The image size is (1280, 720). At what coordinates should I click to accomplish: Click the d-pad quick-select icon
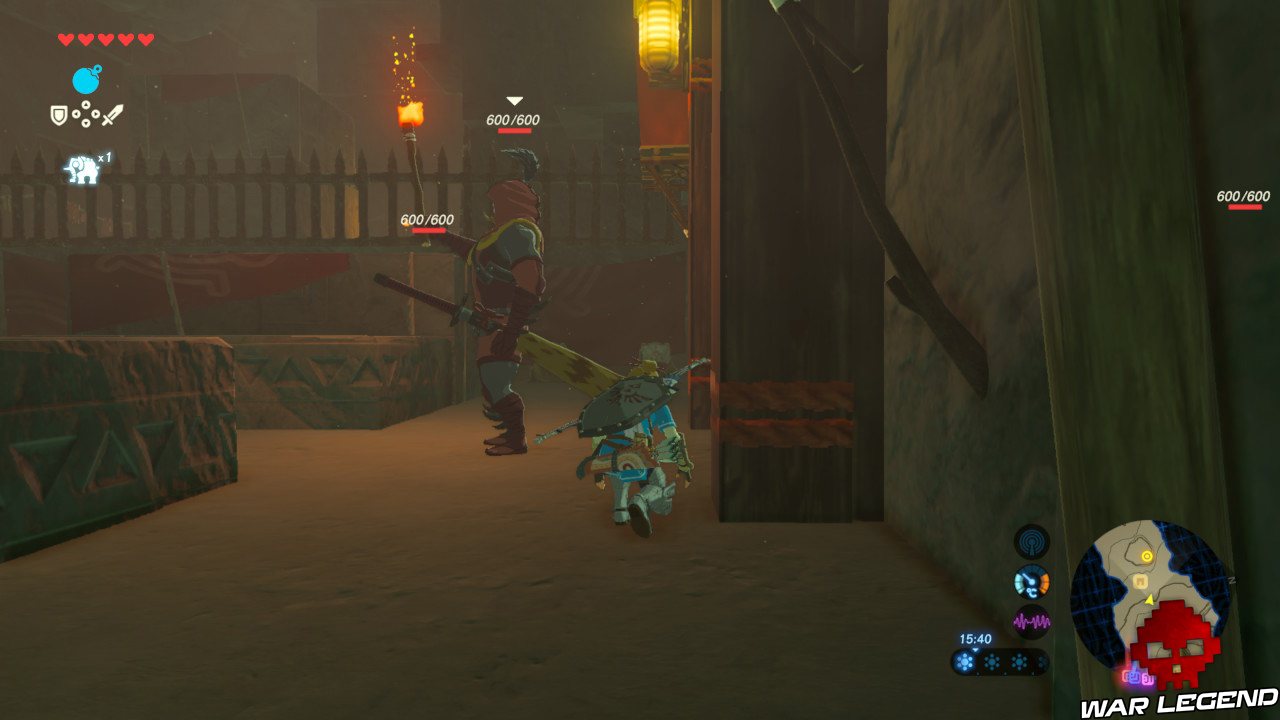click(x=86, y=113)
